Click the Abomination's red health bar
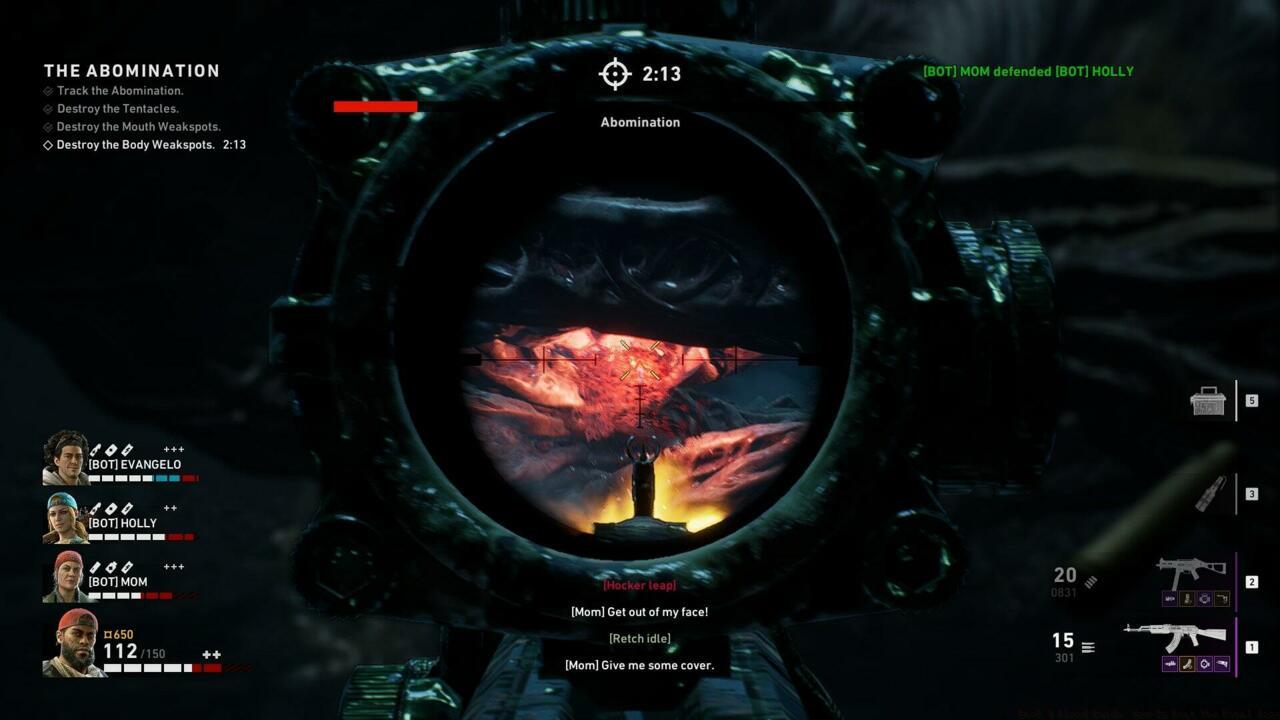Viewport: 1280px width, 720px height. [376, 106]
